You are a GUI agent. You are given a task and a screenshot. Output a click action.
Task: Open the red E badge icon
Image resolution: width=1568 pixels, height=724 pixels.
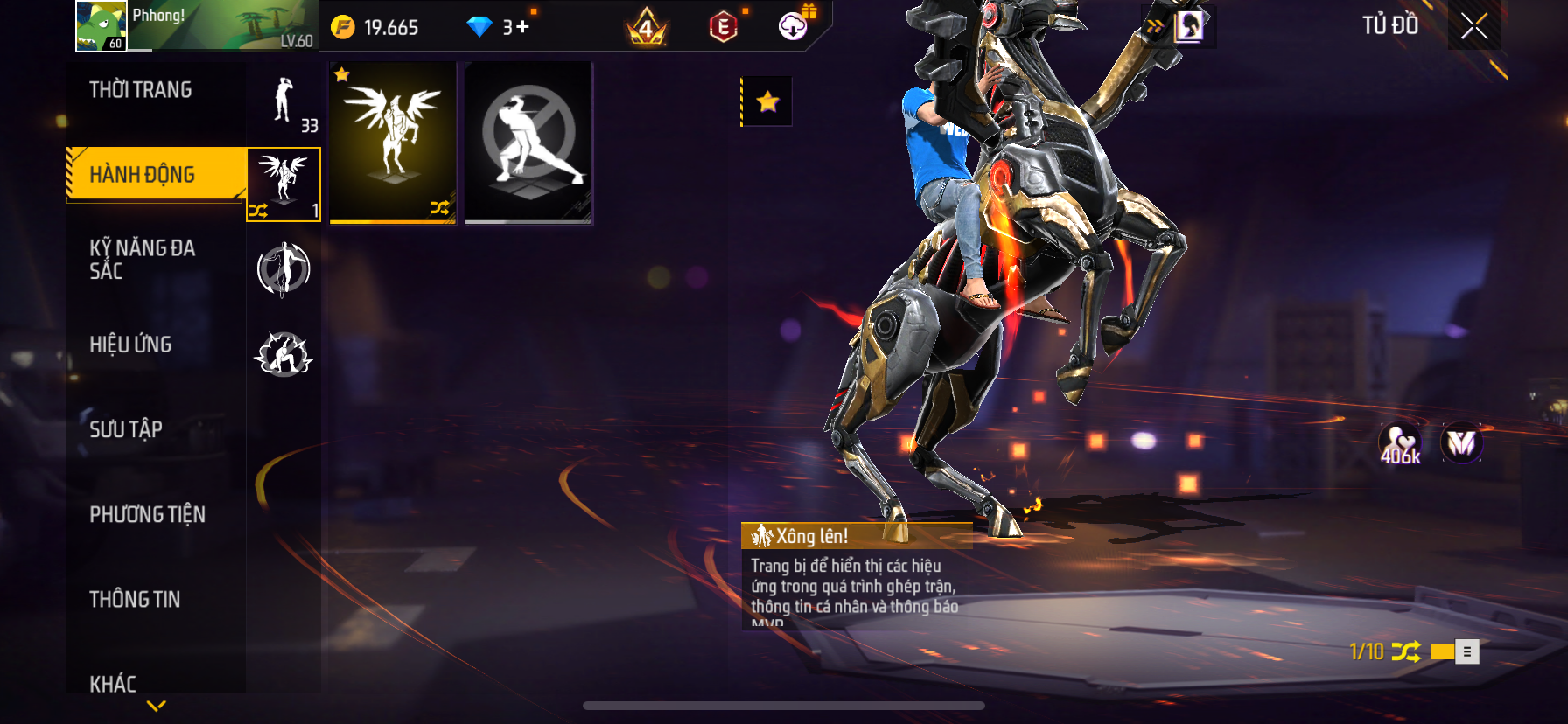[723, 27]
